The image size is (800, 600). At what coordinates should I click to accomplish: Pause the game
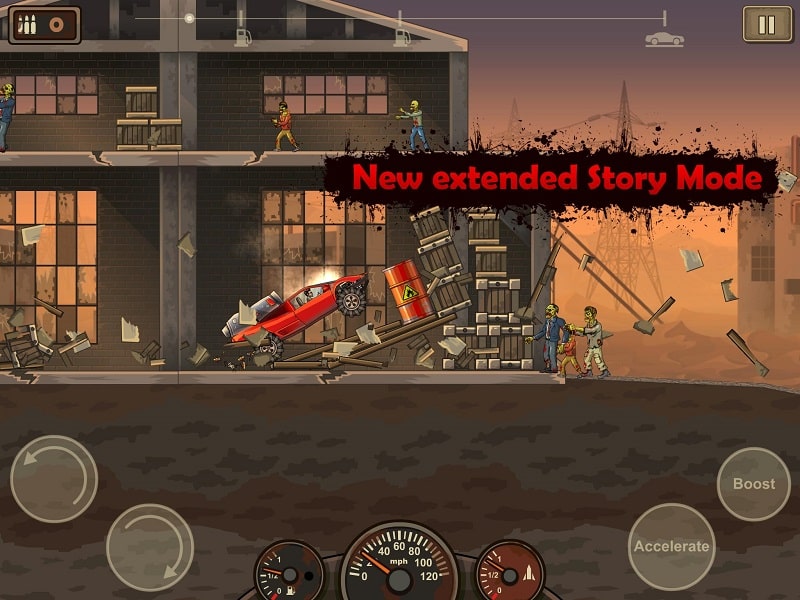click(767, 24)
